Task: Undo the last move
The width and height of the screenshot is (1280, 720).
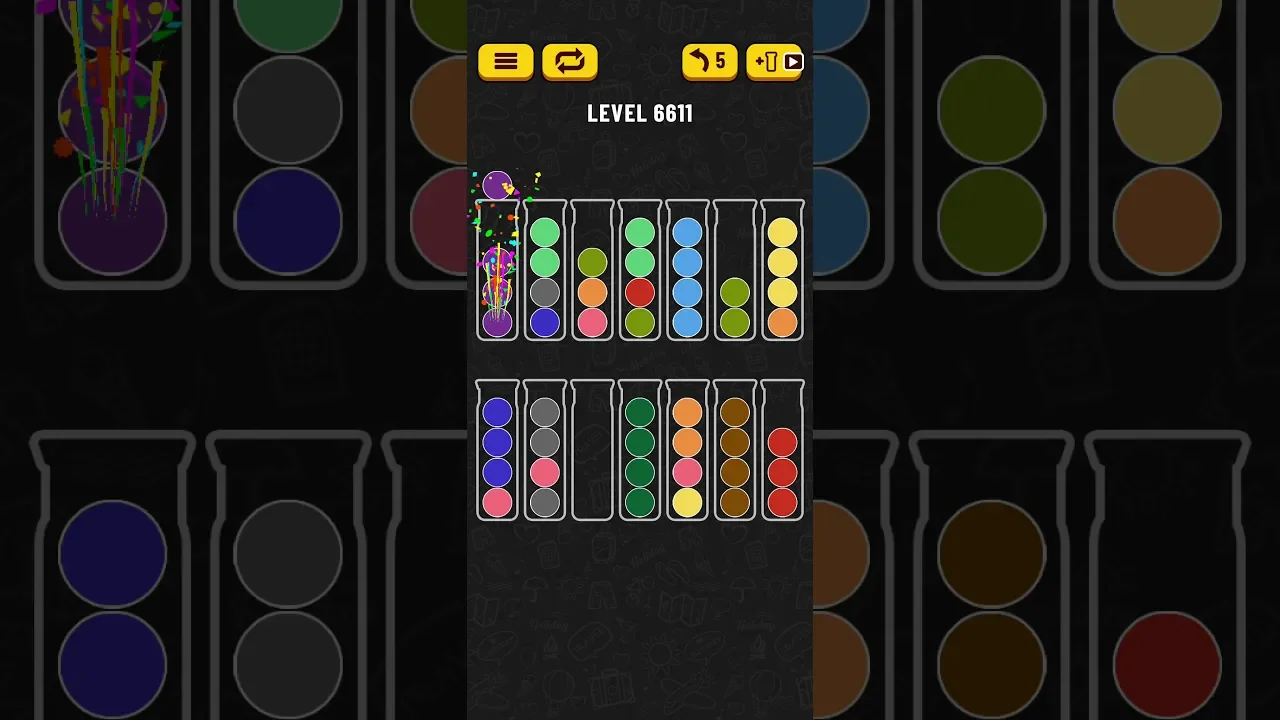Action: pos(709,62)
